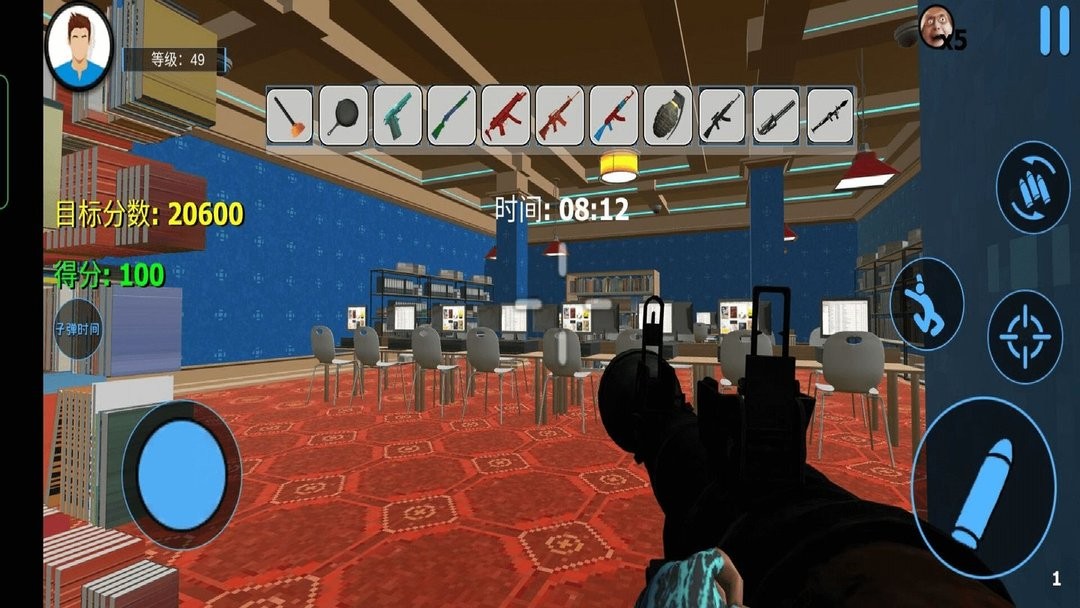Select the hand grenade slot
This screenshot has height=608, width=1080.
pos(669,116)
